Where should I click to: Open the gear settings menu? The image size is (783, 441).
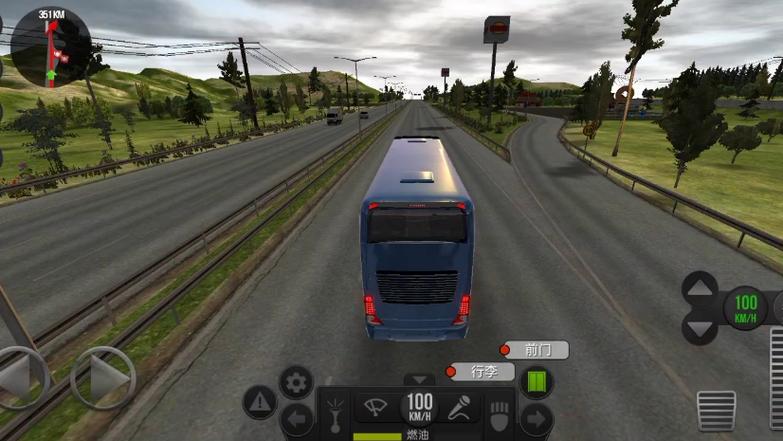tap(296, 381)
